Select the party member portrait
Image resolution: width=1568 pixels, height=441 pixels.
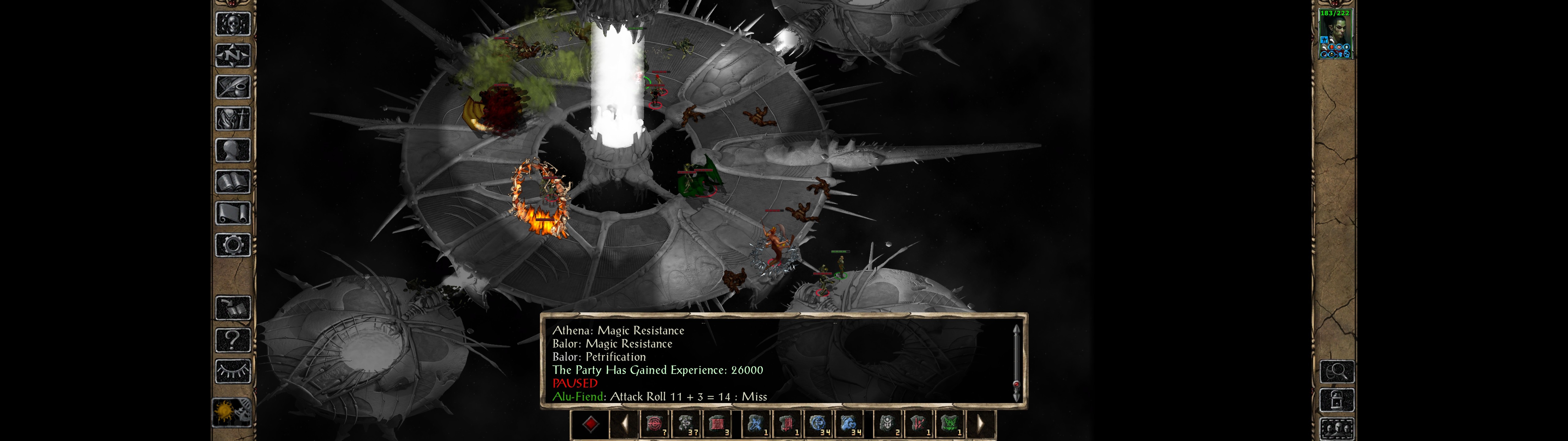click(x=1335, y=34)
